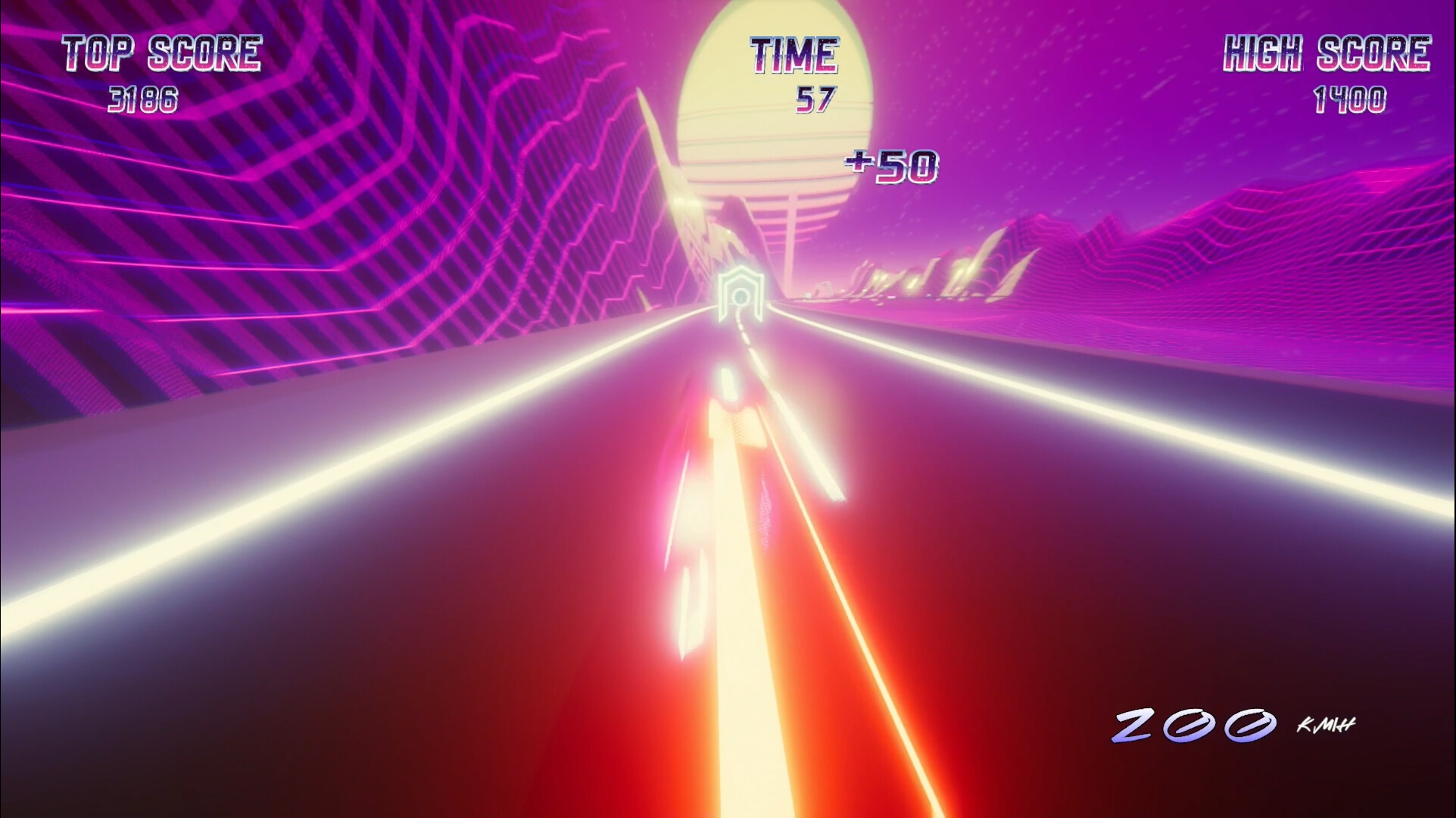Click the TOP SCORE header text
The height and width of the screenshot is (818, 1456).
162,52
